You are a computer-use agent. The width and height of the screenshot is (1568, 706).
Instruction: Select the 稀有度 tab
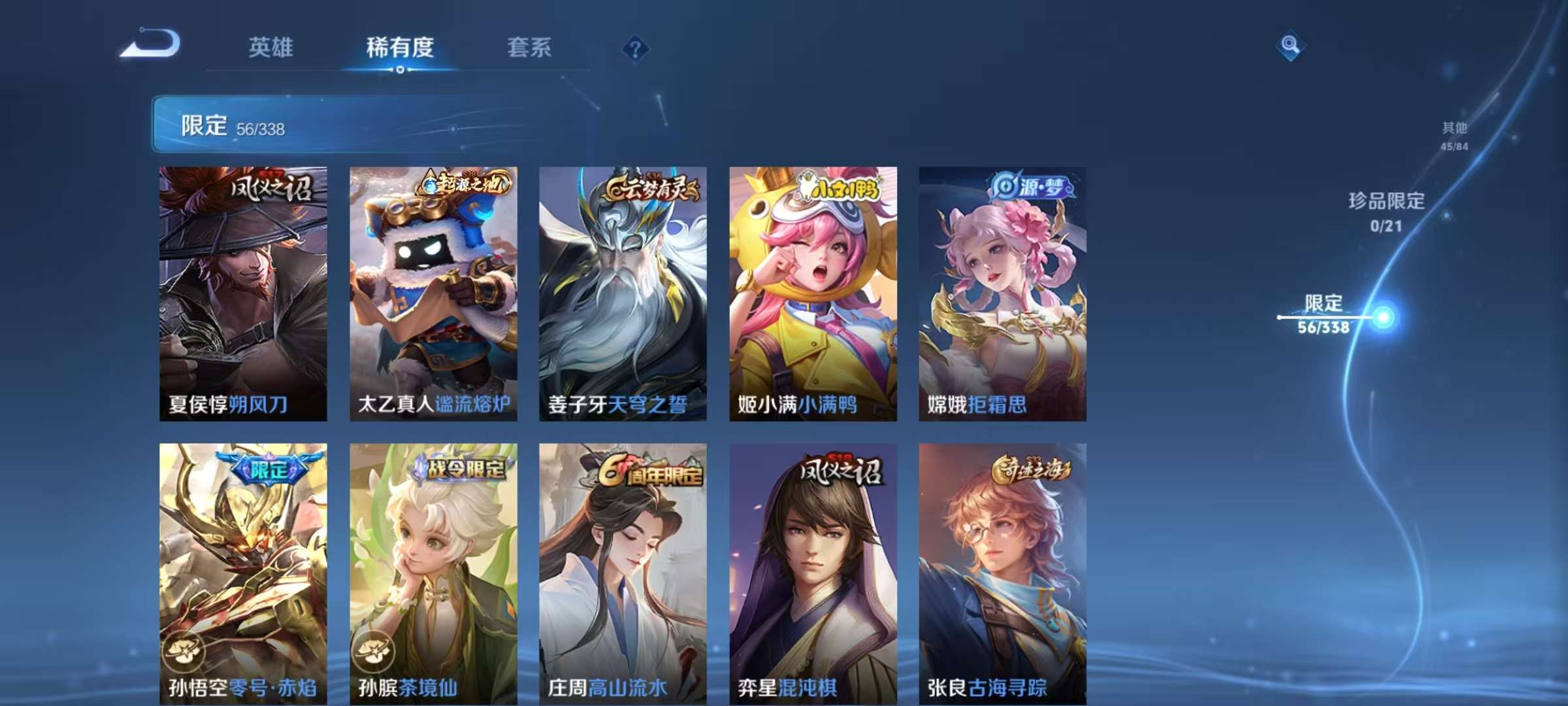click(x=400, y=48)
